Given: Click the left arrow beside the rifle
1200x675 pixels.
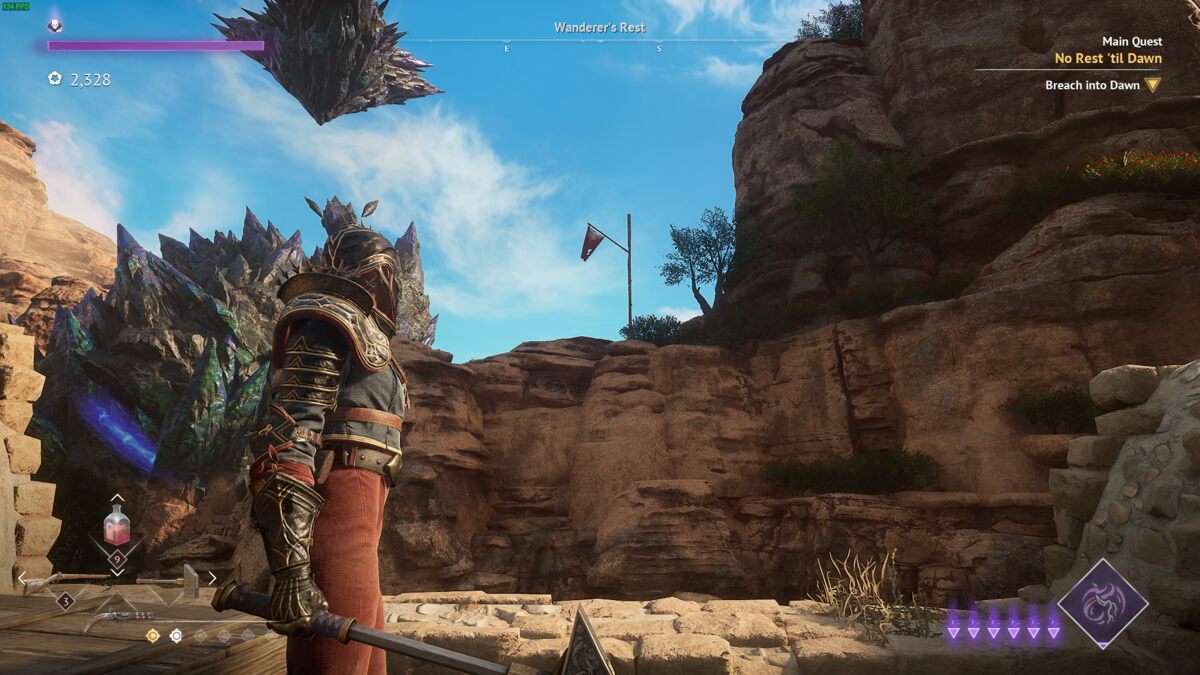Looking at the screenshot, I should (x=23, y=578).
